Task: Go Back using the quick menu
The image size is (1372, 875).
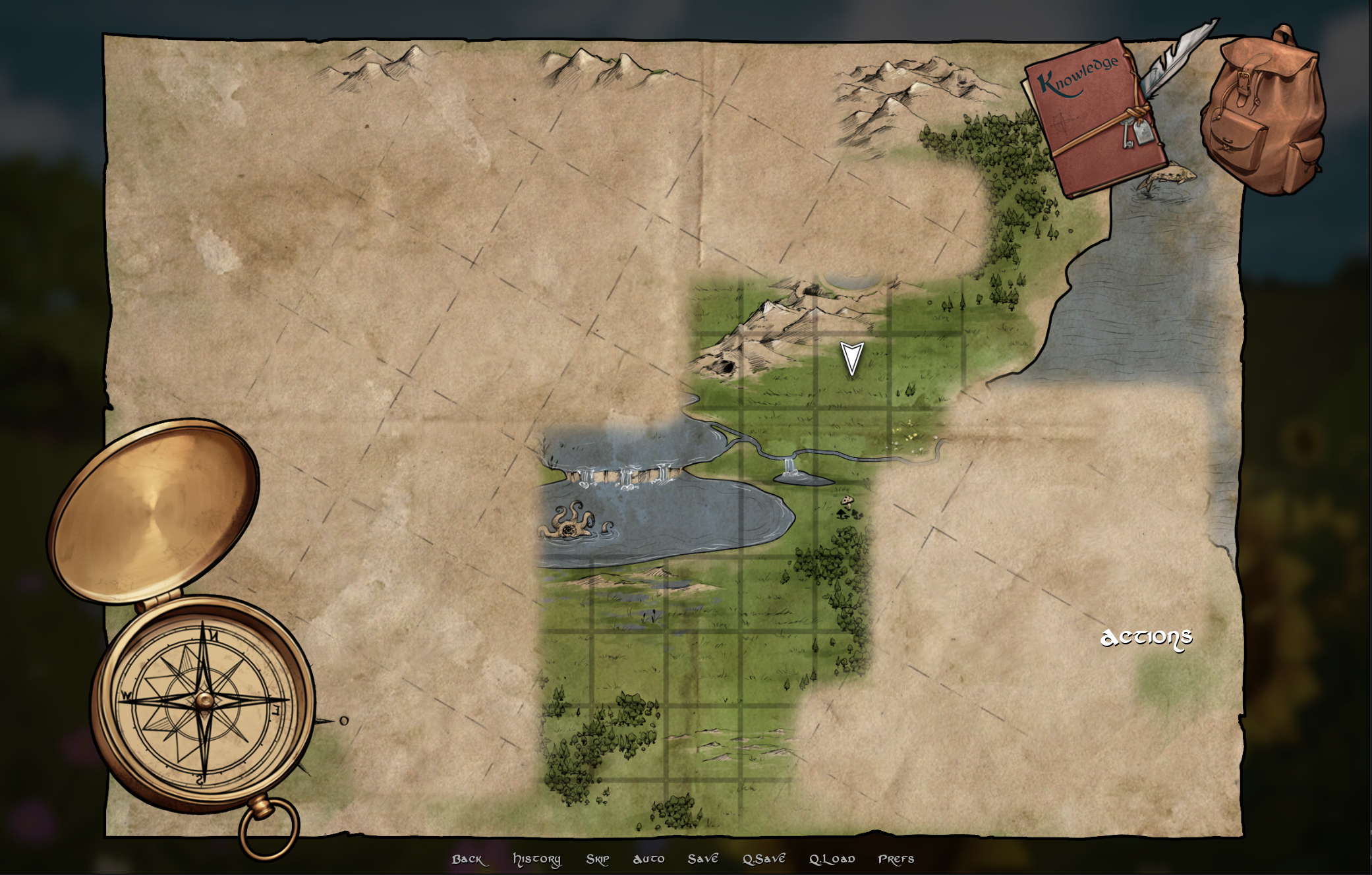Action: pyautogui.click(x=468, y=859)
